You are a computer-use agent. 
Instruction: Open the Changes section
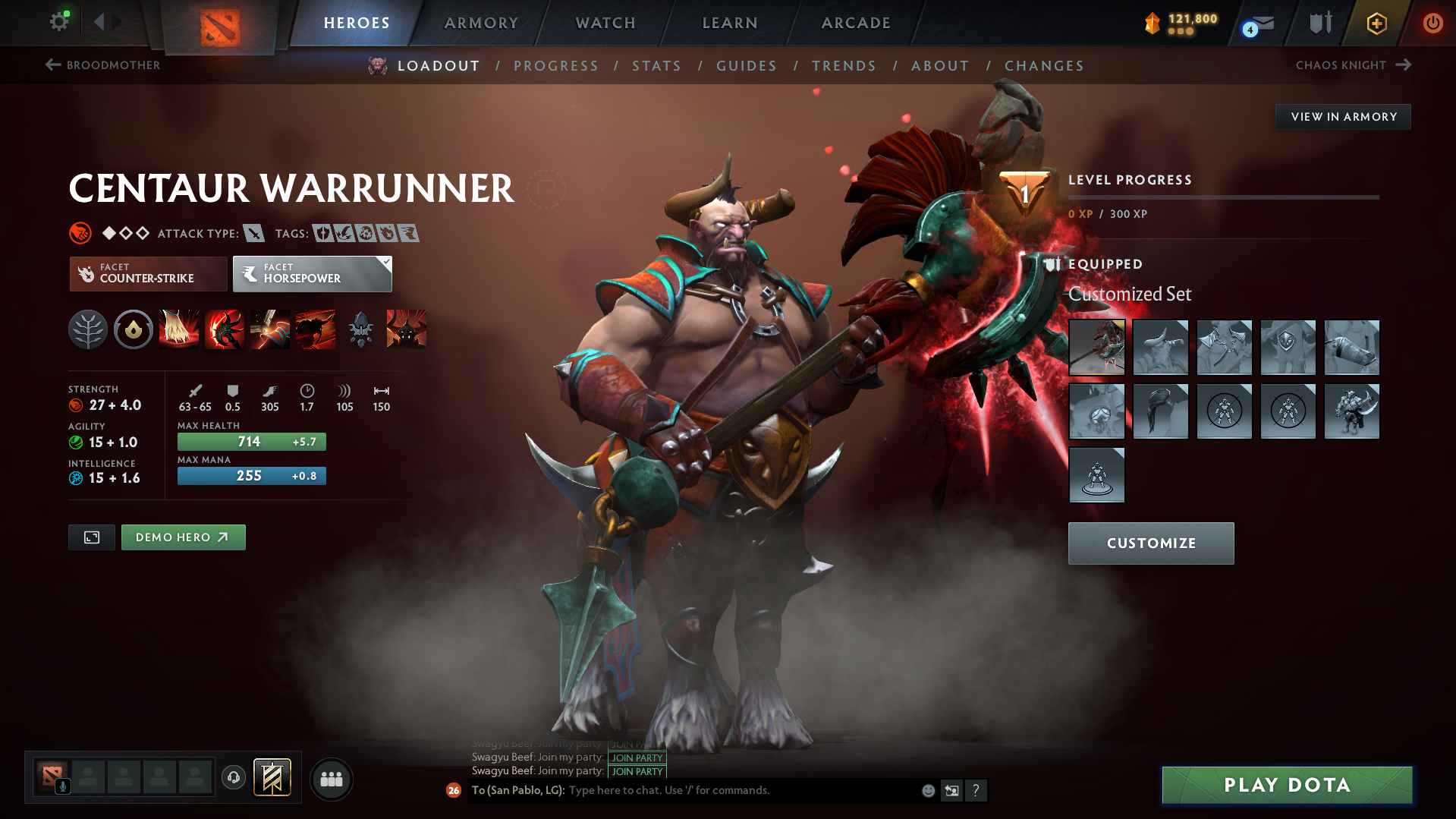[x=1044, y=66]
